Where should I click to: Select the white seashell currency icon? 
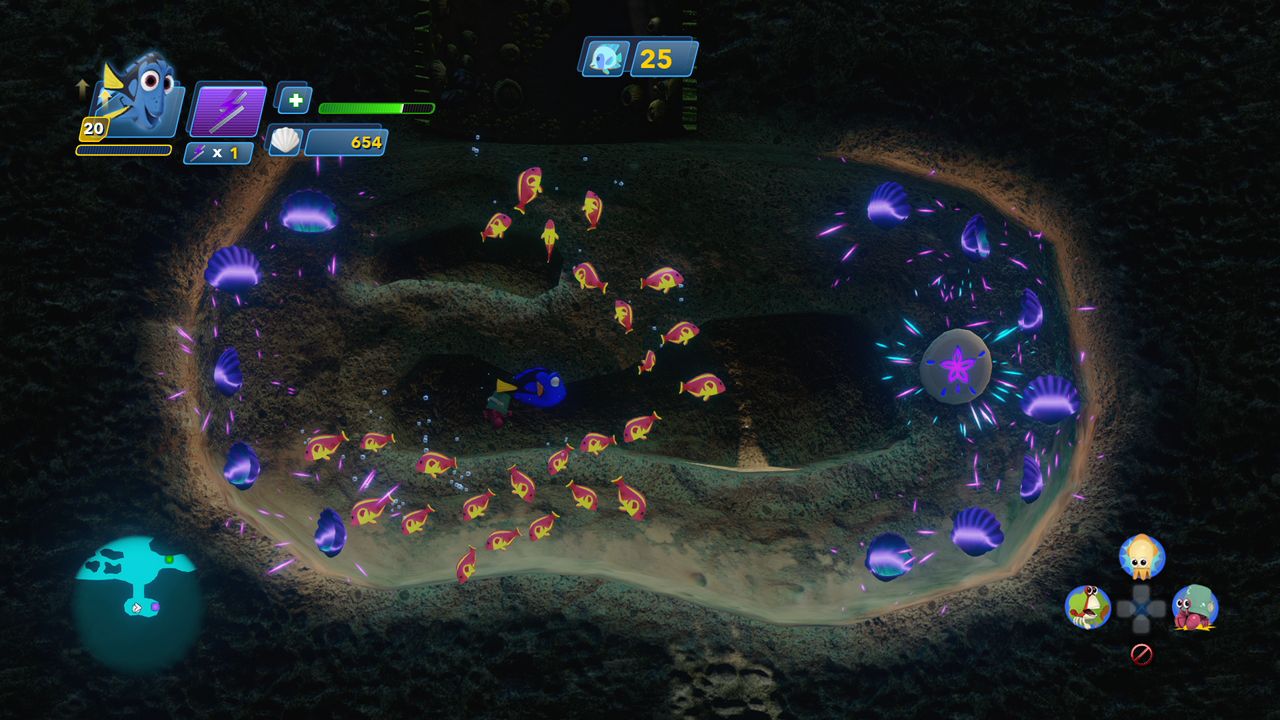tap(285, 141)
